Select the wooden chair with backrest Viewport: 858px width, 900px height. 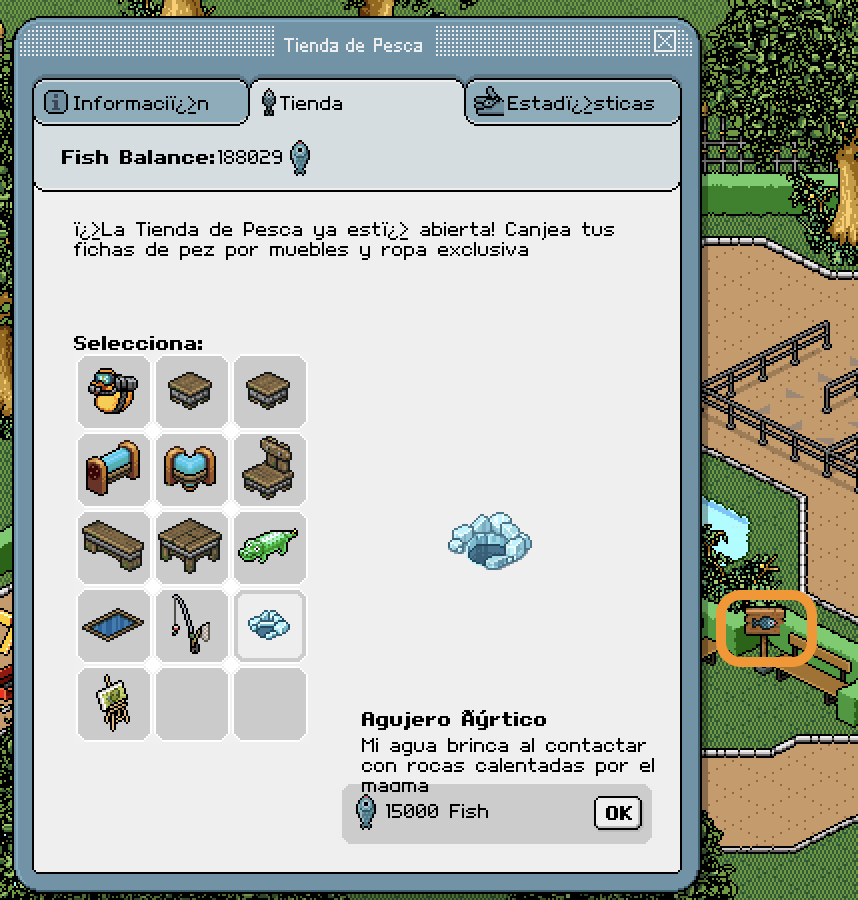pos(269,469)
